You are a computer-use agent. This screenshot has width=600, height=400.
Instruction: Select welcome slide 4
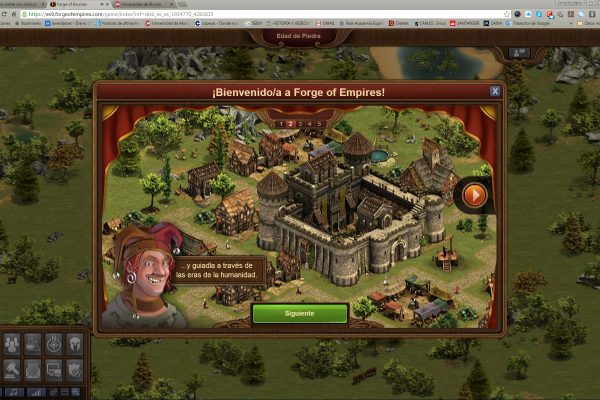point(310,123)
